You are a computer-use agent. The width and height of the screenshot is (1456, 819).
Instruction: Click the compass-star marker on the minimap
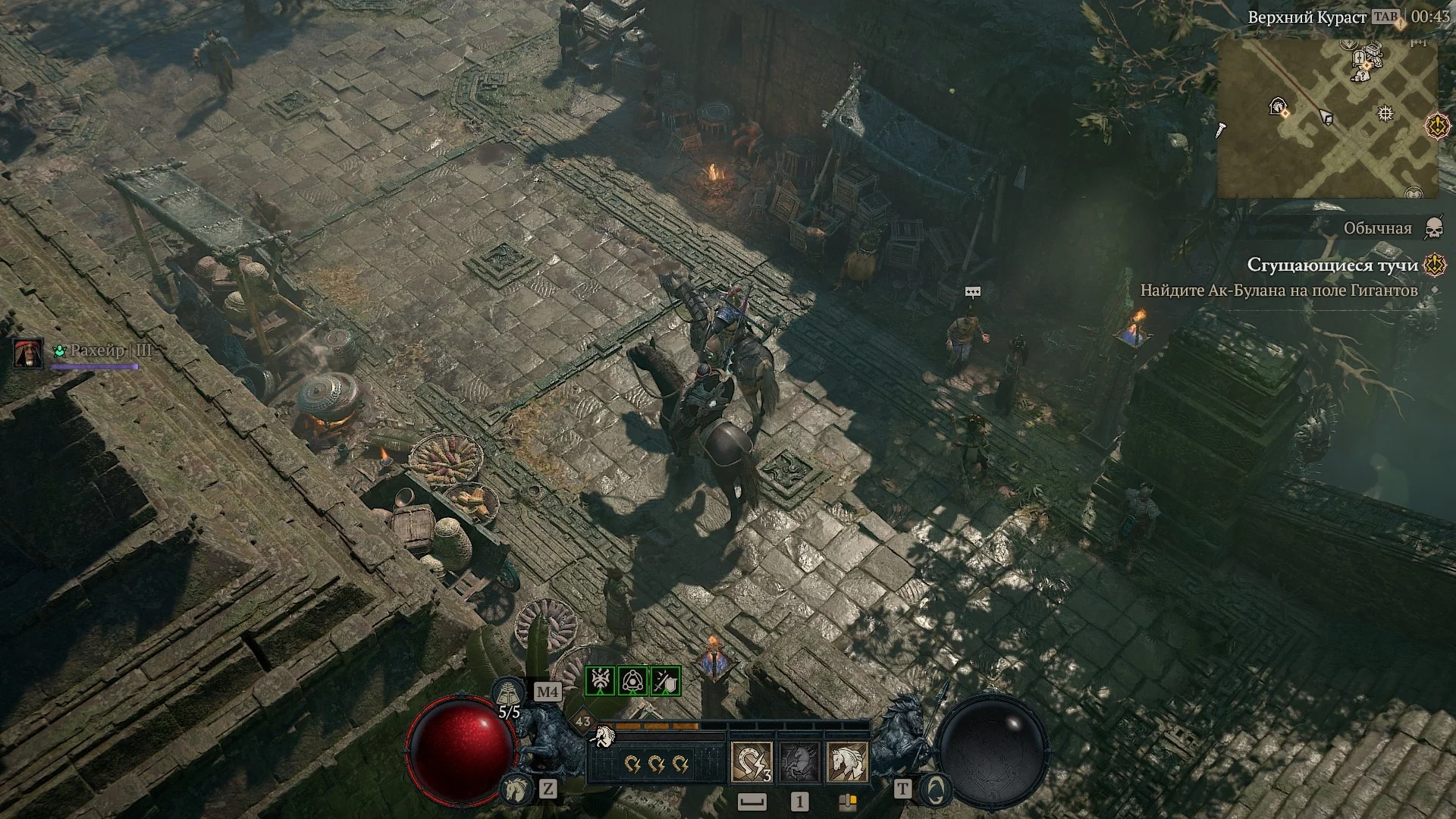pos(1385,114)
